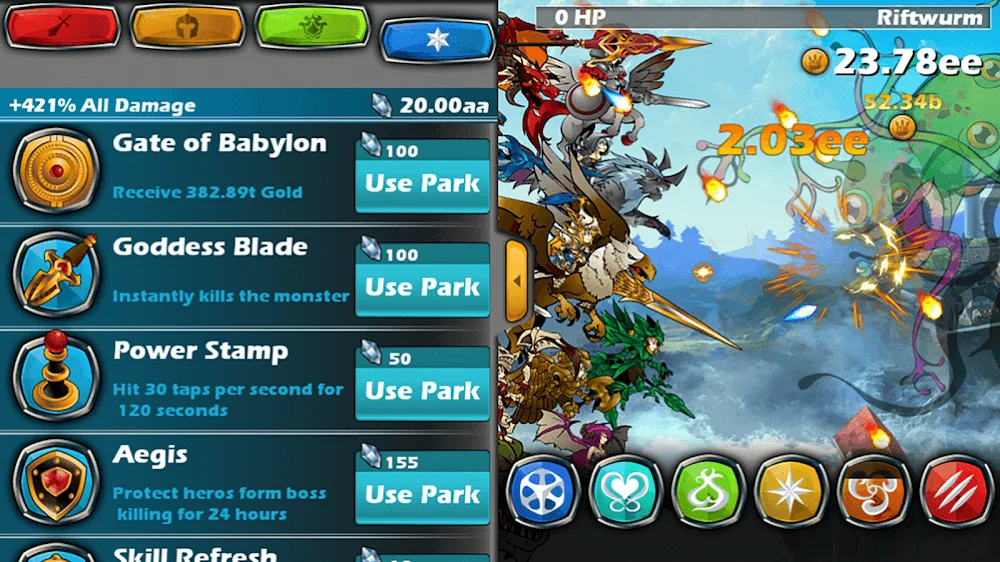Fire the red claw slash skill
The width and height of the screenshot is (1000, 562).
point(955,491)
